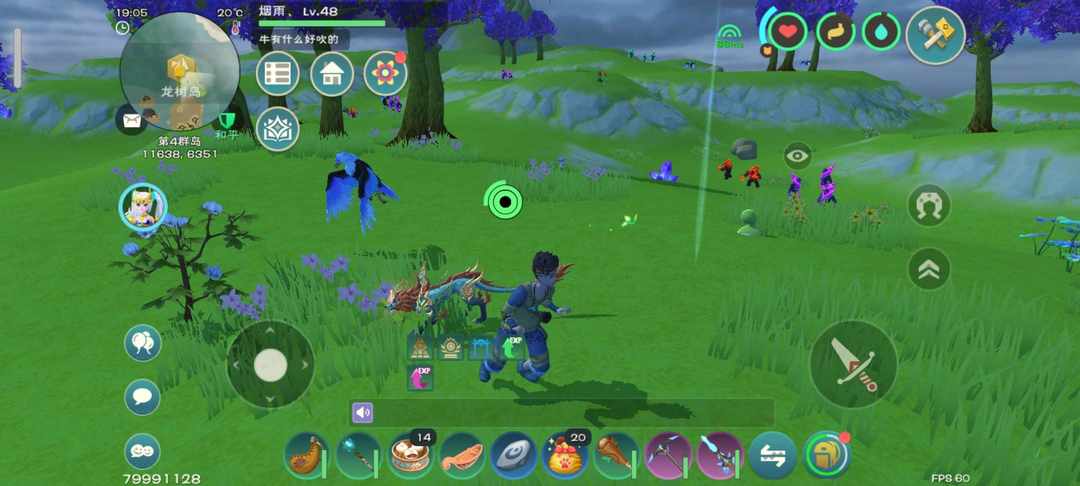Open the list menu button

(278, 73)
